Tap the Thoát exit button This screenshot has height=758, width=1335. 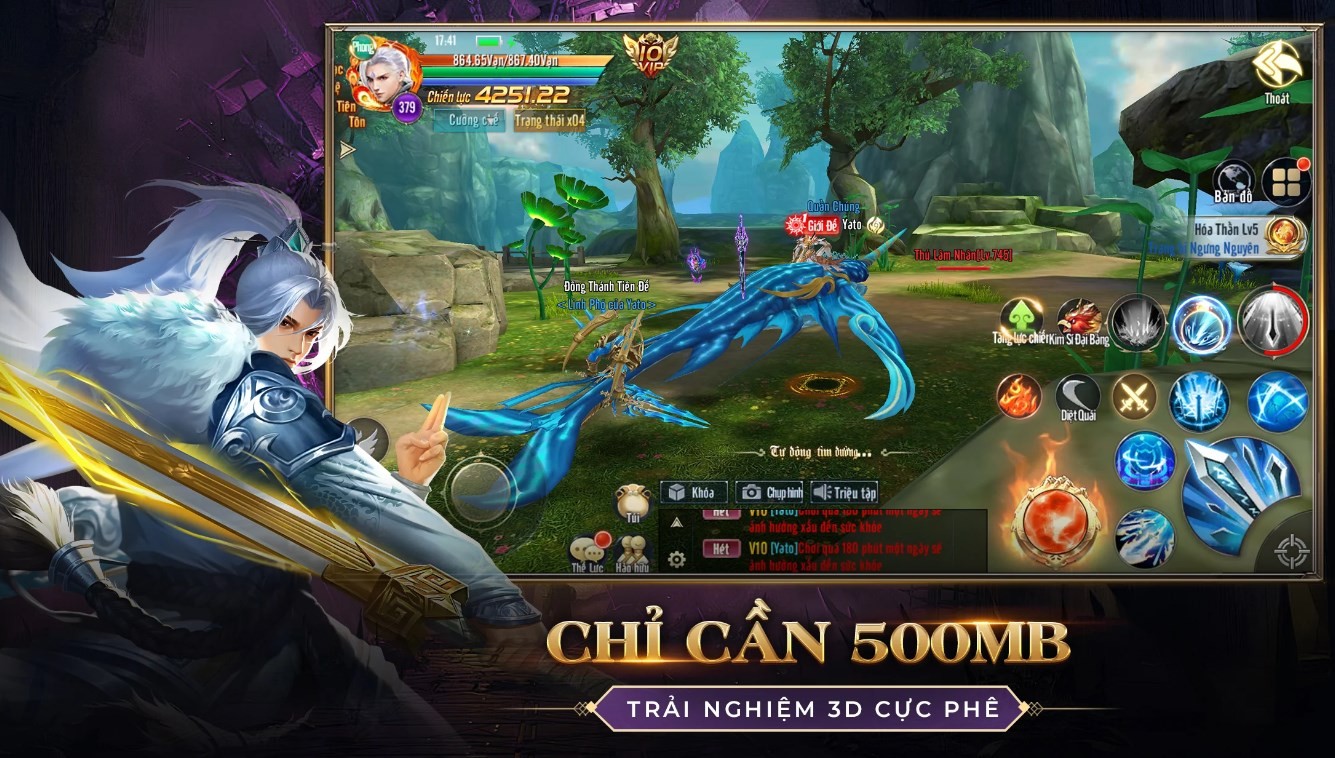[1277, 70]
